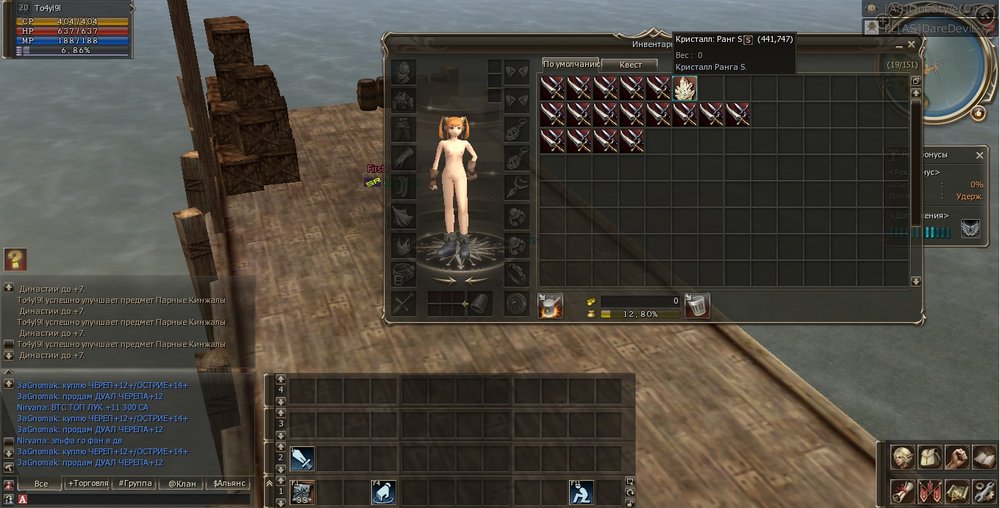Open the character portrait menu icon

click(x=904, y=457)
